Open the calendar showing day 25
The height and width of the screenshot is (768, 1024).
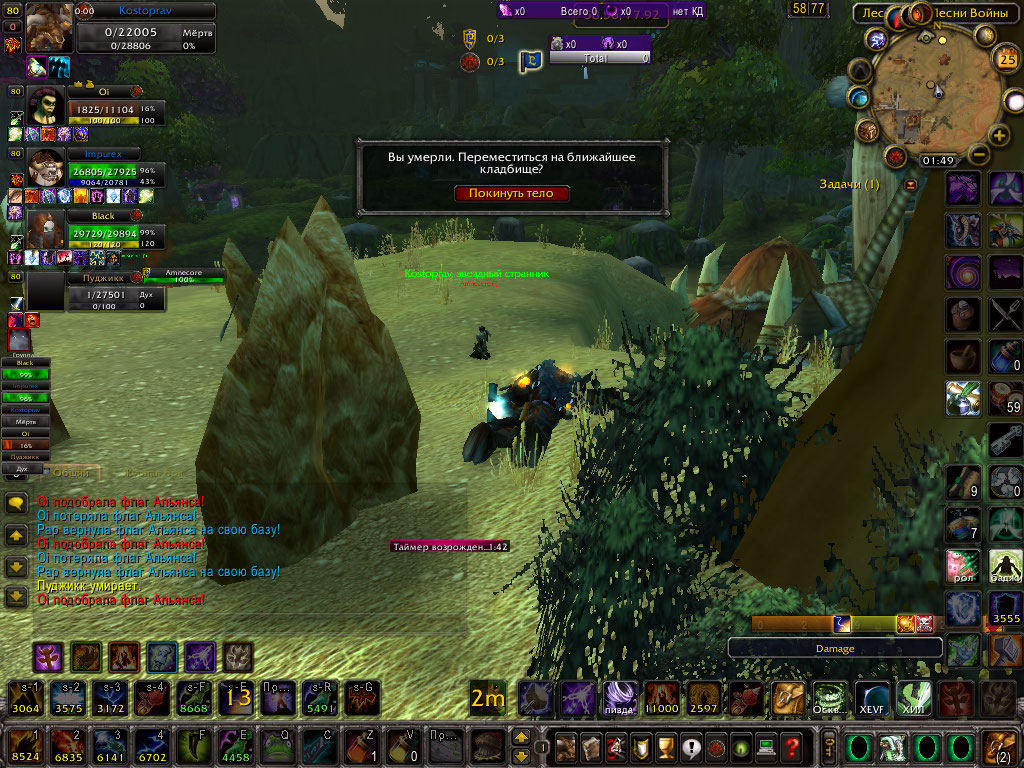(1007, 59)
